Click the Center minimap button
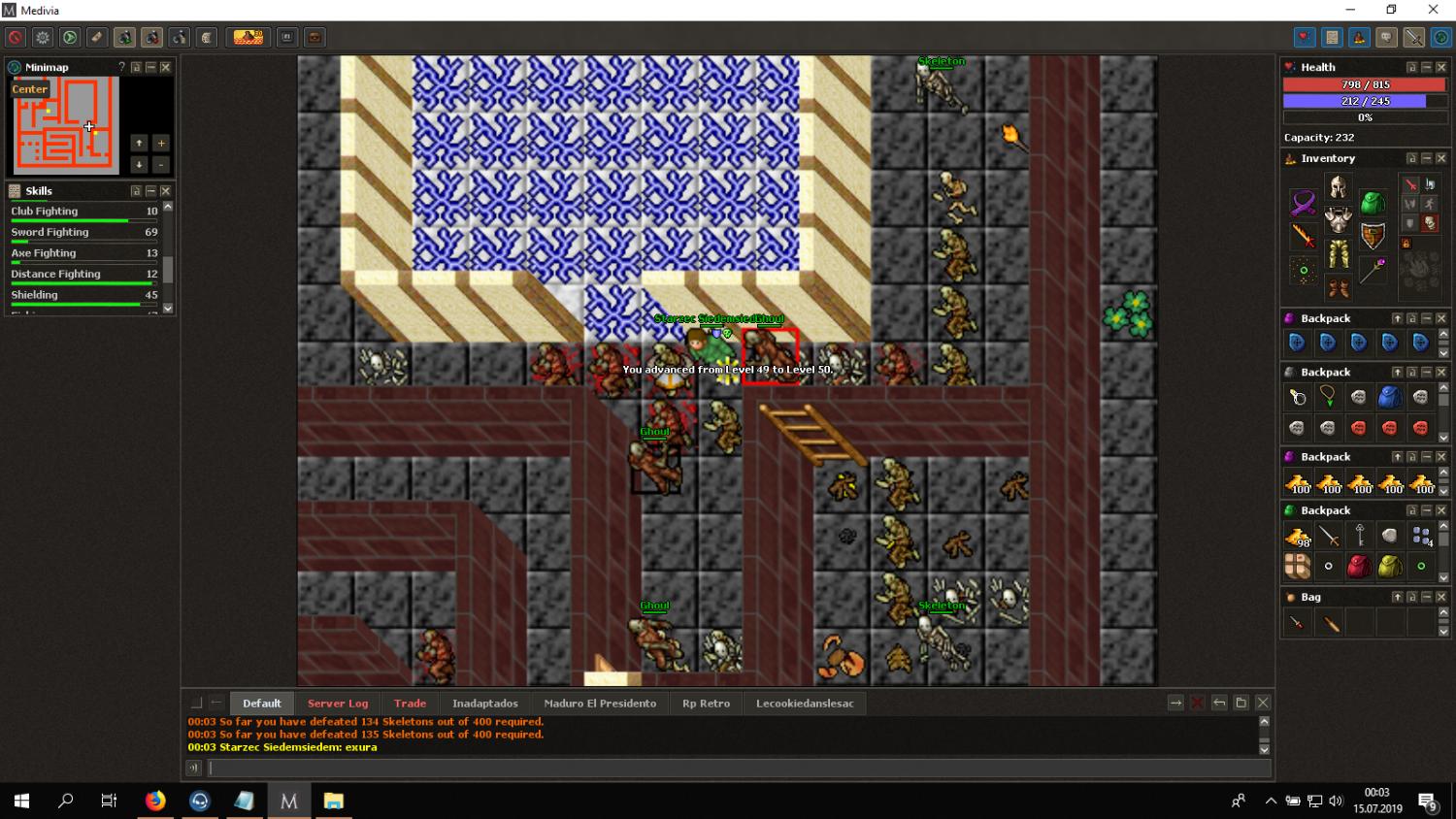This screenshot has width=1456, height=819. [x=29, y=89]
